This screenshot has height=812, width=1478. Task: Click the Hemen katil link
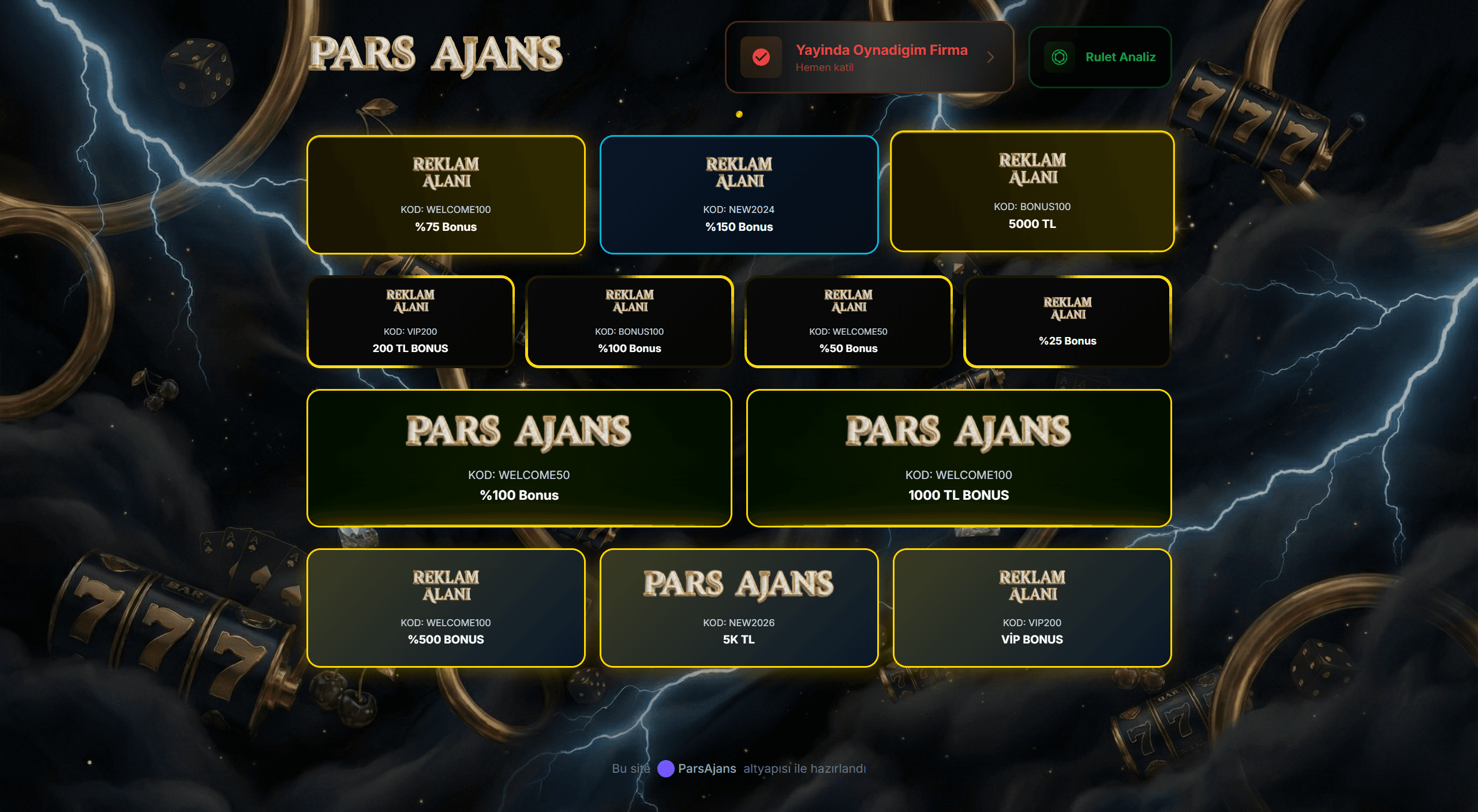[824, 67]
